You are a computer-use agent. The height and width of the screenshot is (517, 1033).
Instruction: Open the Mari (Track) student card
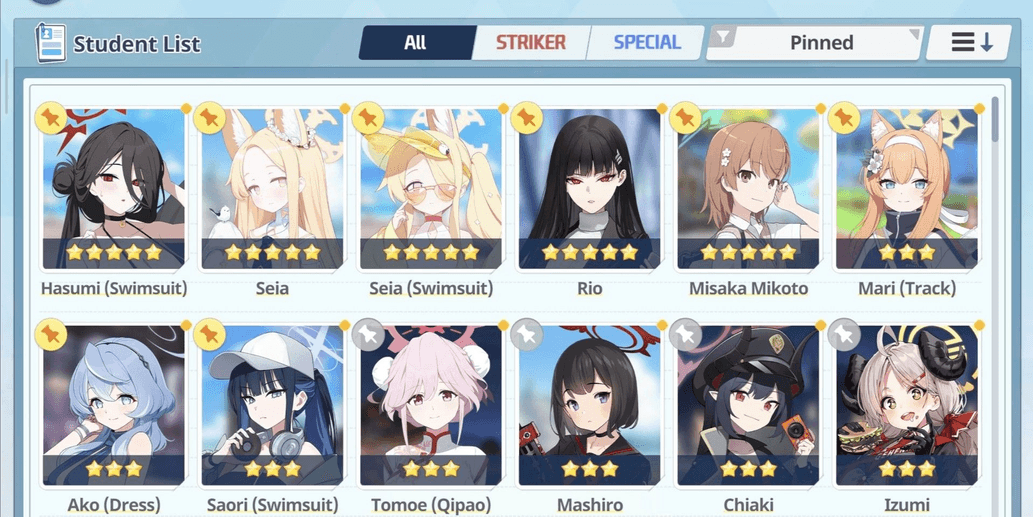pos(907,190)
